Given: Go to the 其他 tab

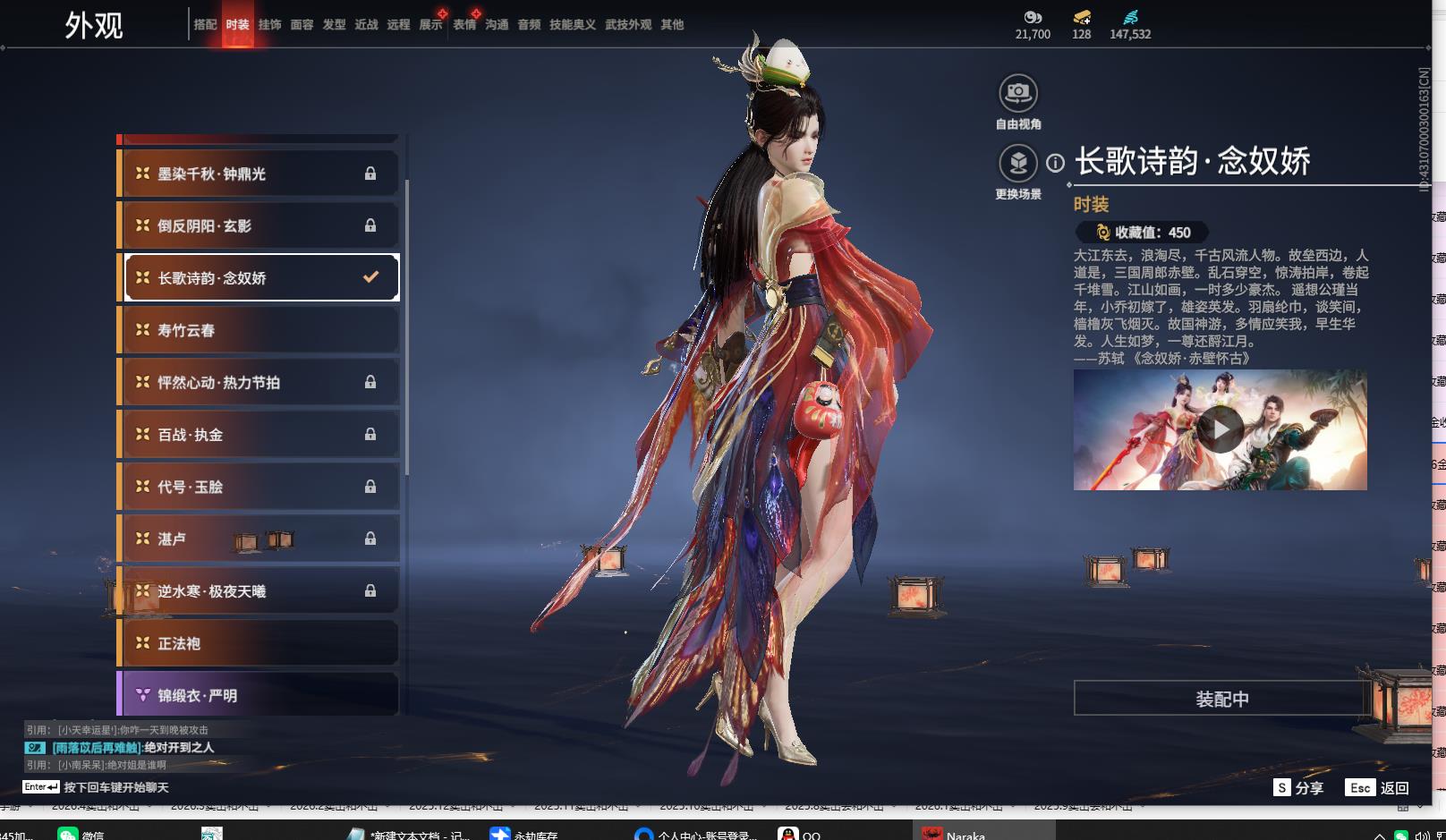Looking at the screenshot, I should (672, 25).
